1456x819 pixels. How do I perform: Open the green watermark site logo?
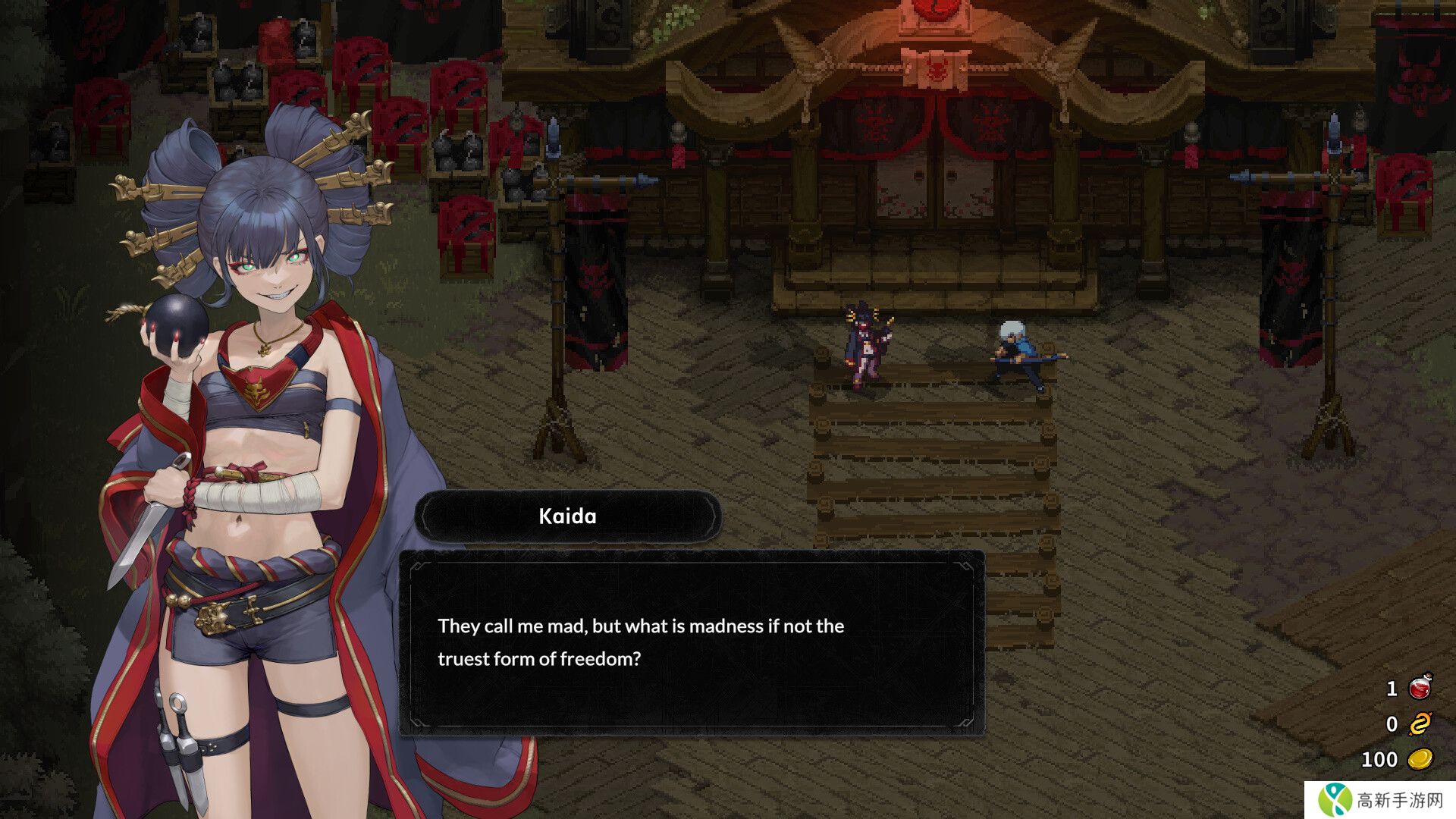pos(1335,800)
